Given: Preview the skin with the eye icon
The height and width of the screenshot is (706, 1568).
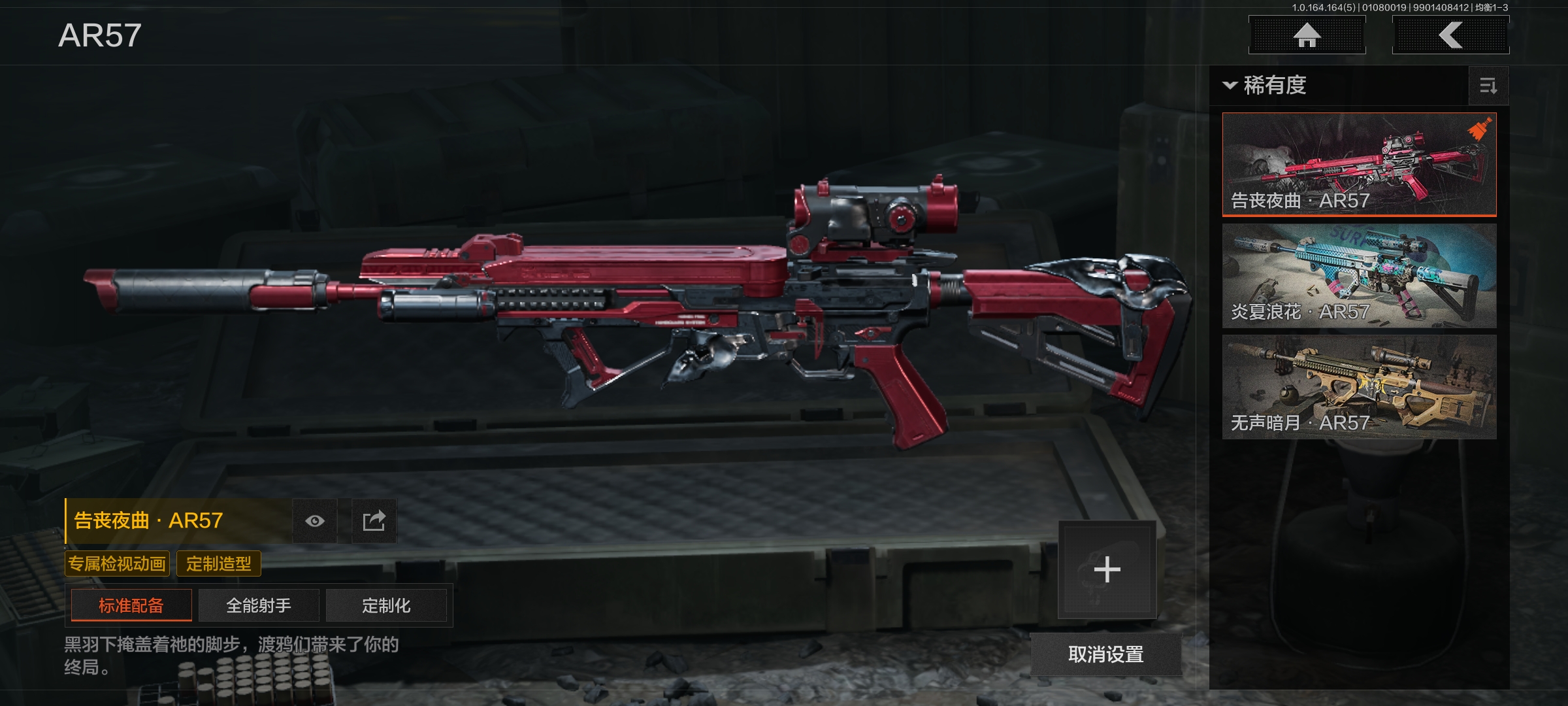Looking at the screenshot, I should point(315,521).
